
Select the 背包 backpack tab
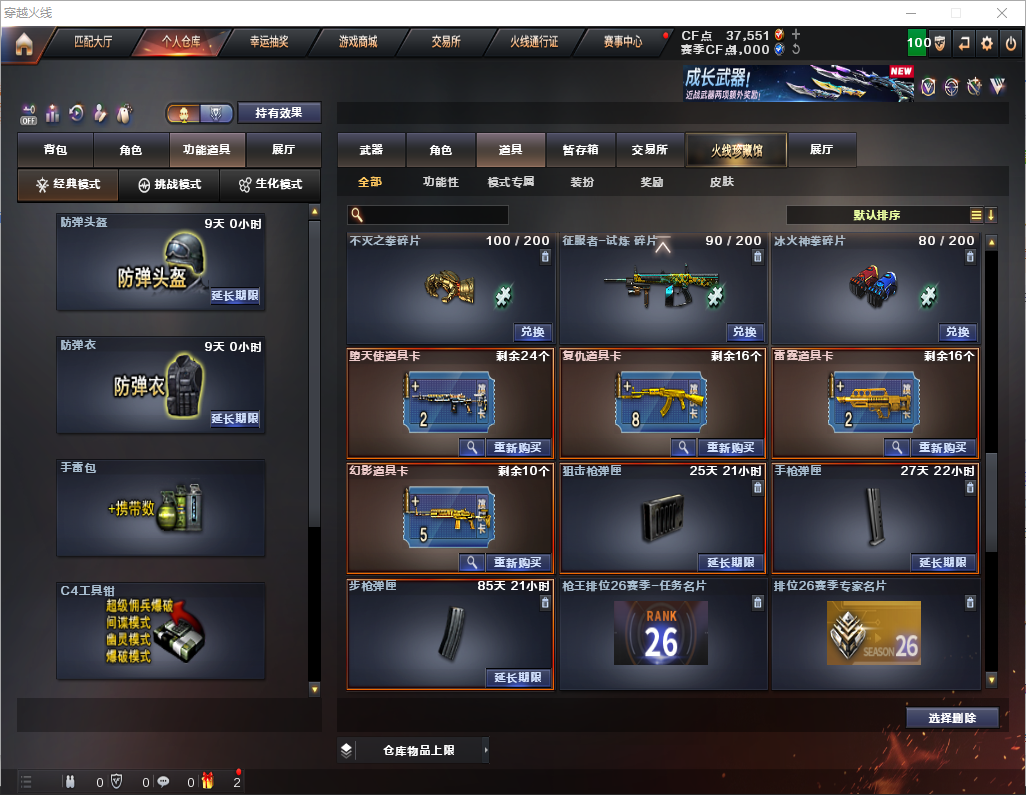pyautogui.click(x=55, y=150)
